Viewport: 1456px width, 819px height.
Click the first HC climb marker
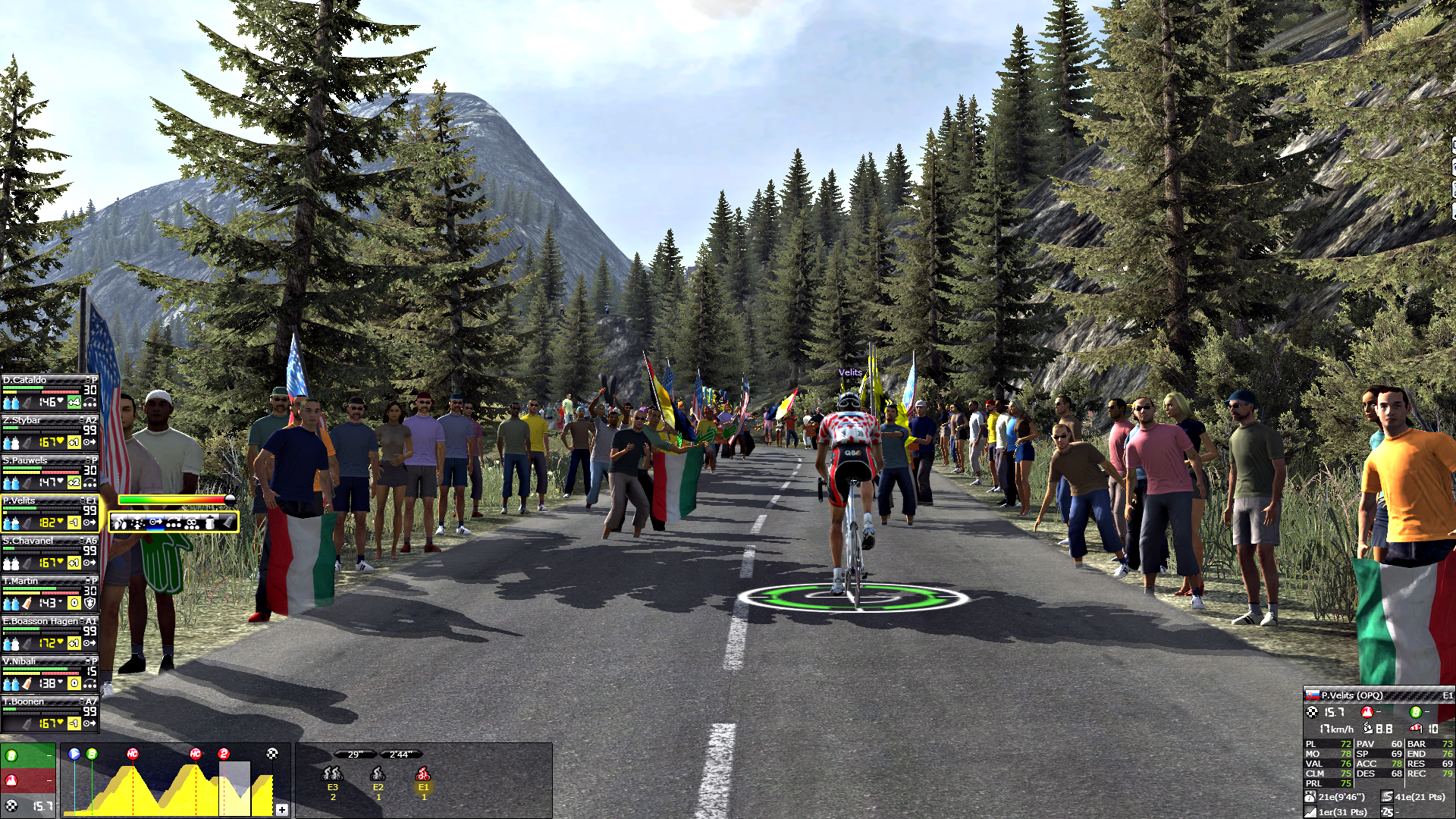(133, 754)
